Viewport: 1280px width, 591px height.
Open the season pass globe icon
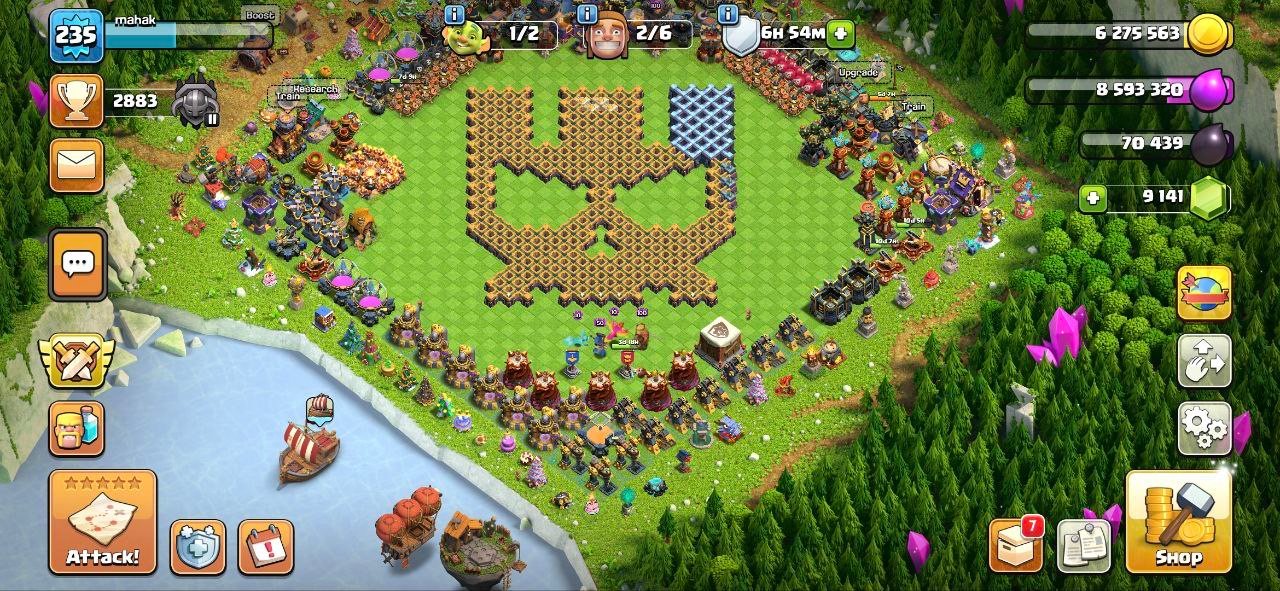(1203, 294)
